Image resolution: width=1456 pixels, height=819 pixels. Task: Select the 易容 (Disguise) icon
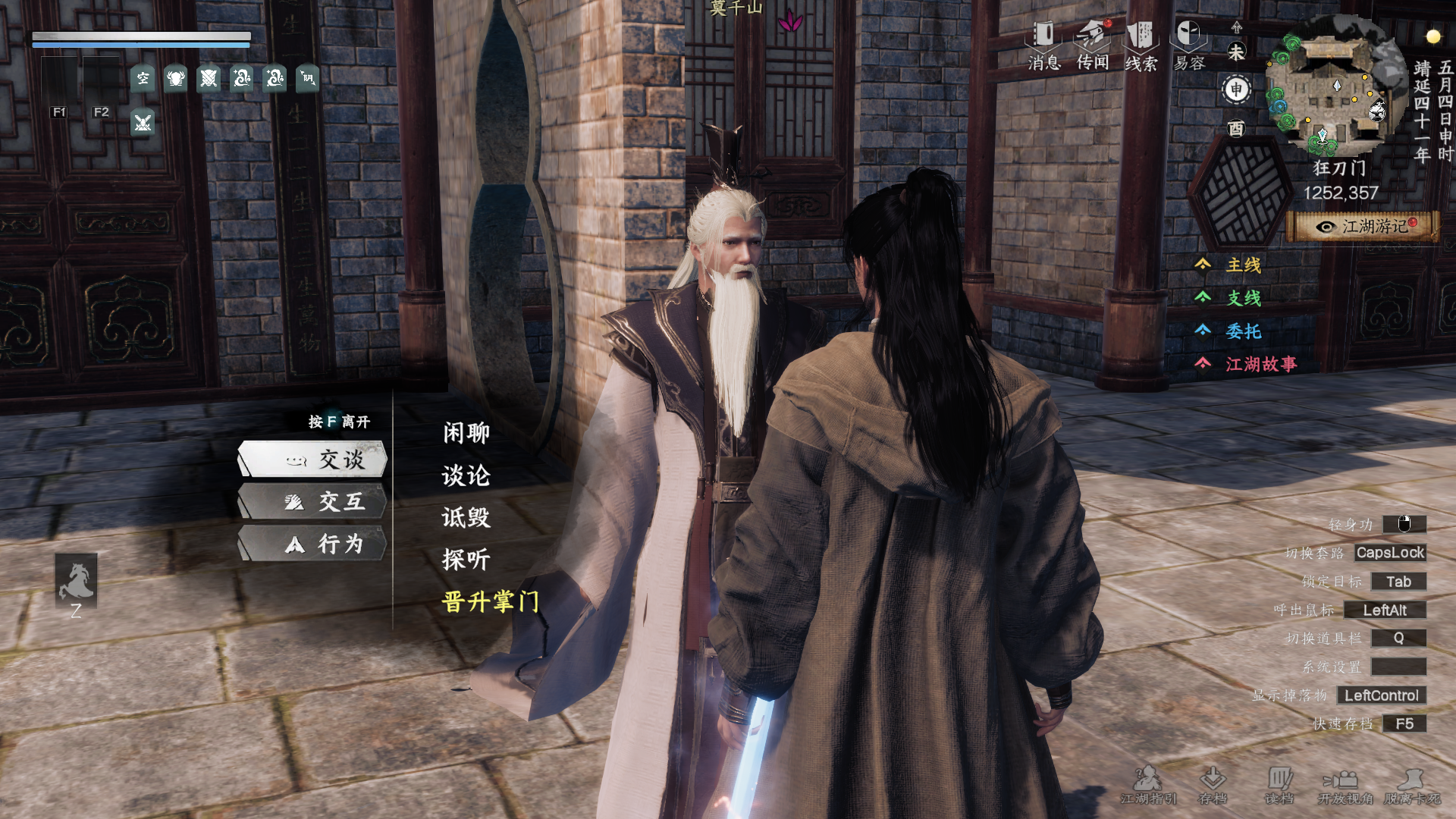[1188, 34]
